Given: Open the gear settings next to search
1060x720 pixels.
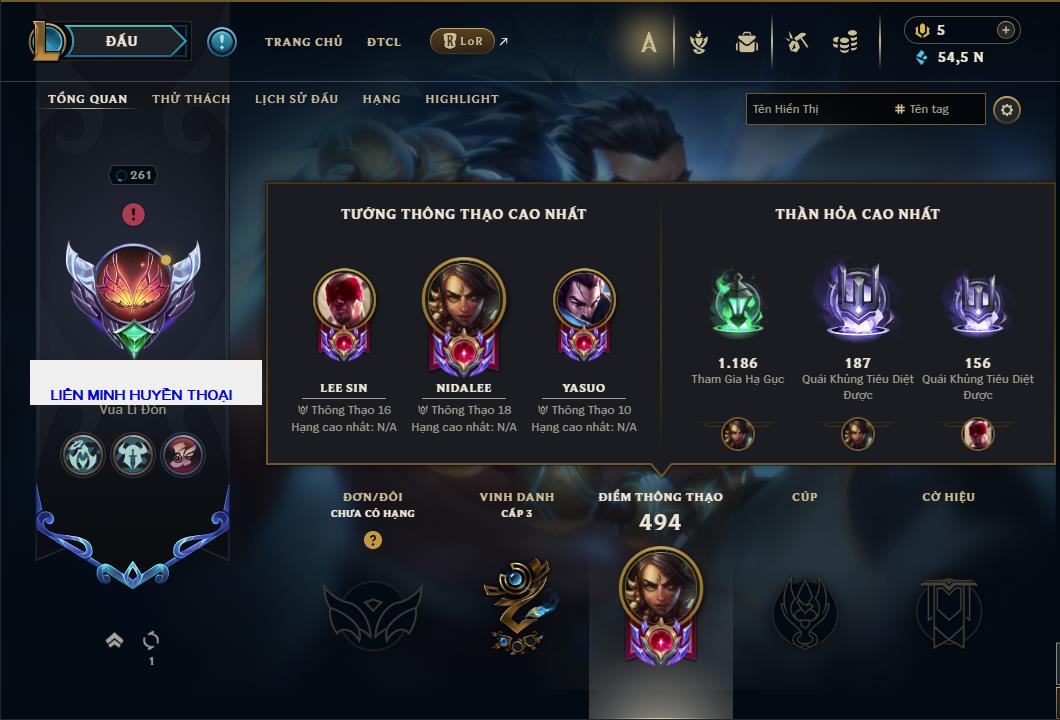Looking at the screenshot, I should (1007, 109).
